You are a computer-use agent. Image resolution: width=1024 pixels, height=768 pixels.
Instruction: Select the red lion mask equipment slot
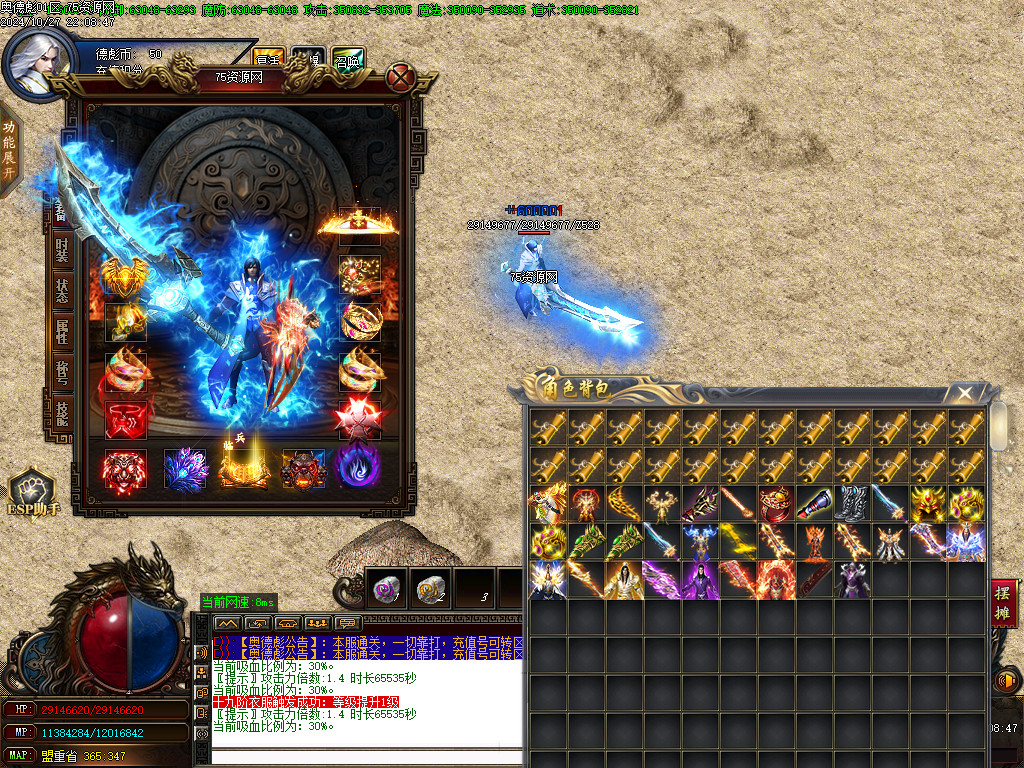[x=125, y=470]
